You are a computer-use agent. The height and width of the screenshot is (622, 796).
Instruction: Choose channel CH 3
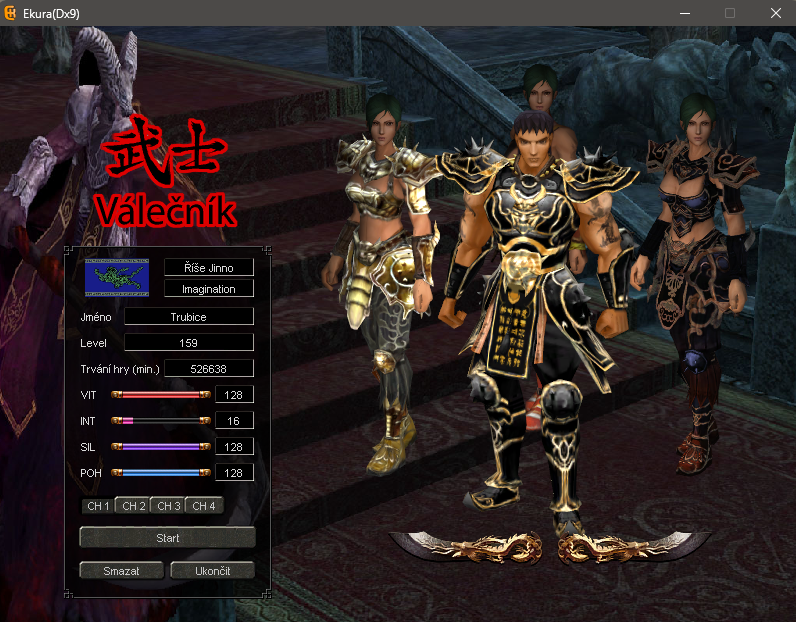pyautogui.click(x=168, y=506)
